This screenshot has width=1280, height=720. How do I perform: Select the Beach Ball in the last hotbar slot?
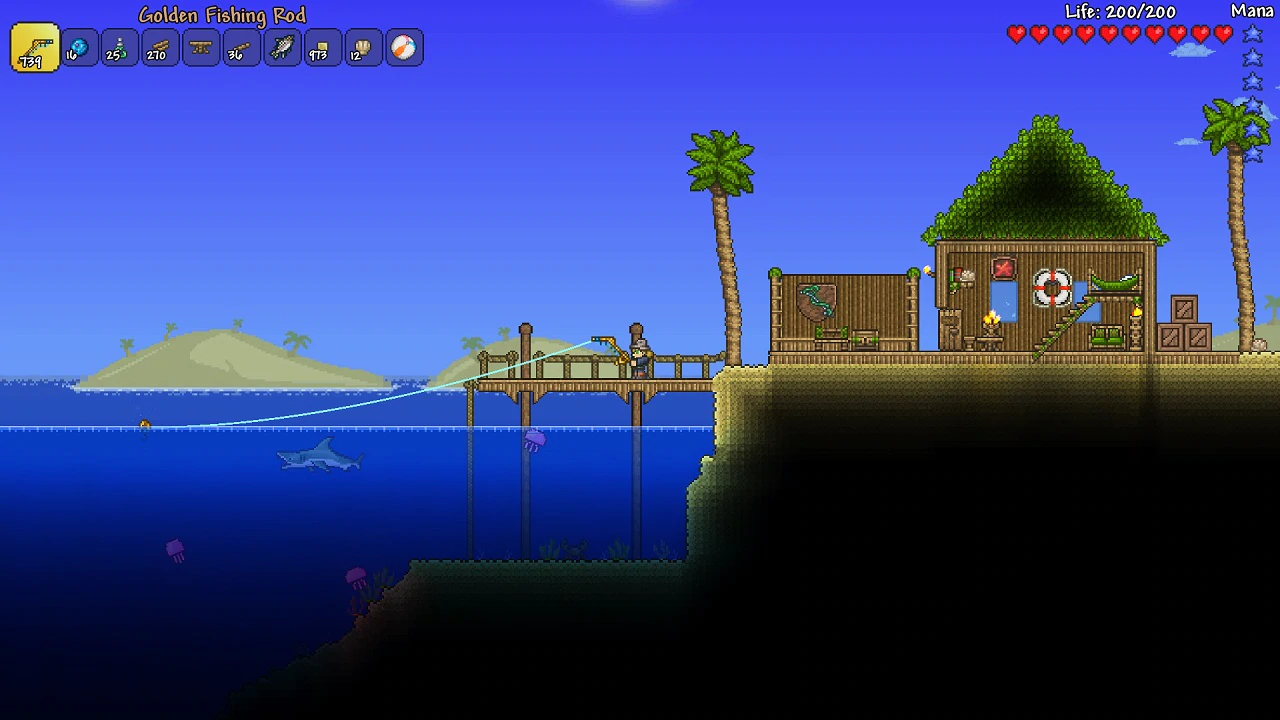click(404, 47)
